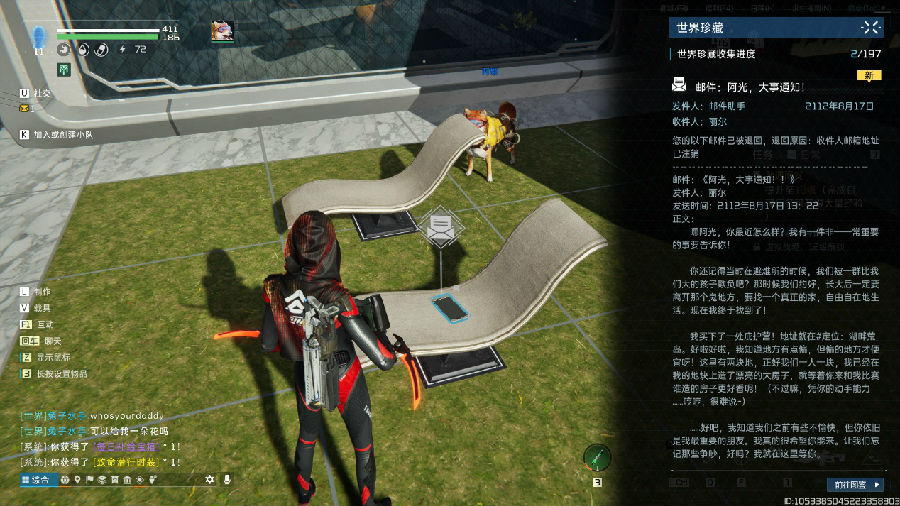The width and height of the screenshot is (900, 506).
Task: Select the circular item slot near bottom
Action: [x=598, y=458]
